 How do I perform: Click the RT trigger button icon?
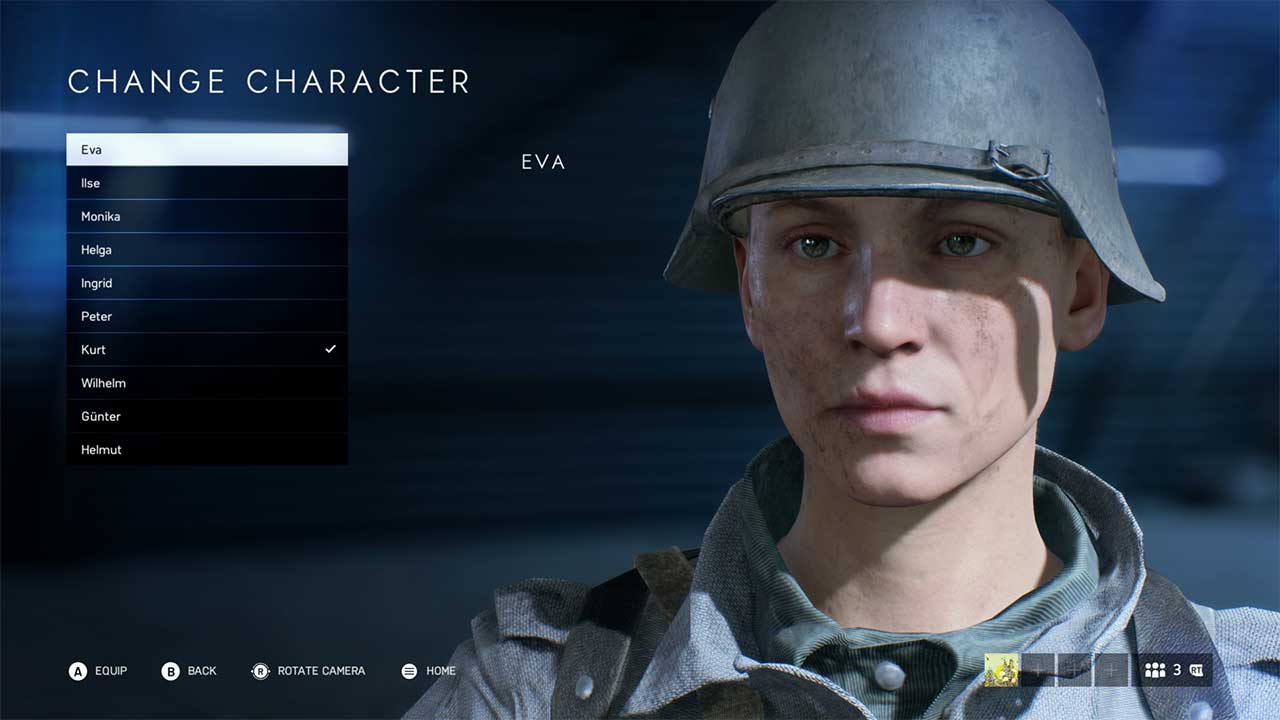1198,670
